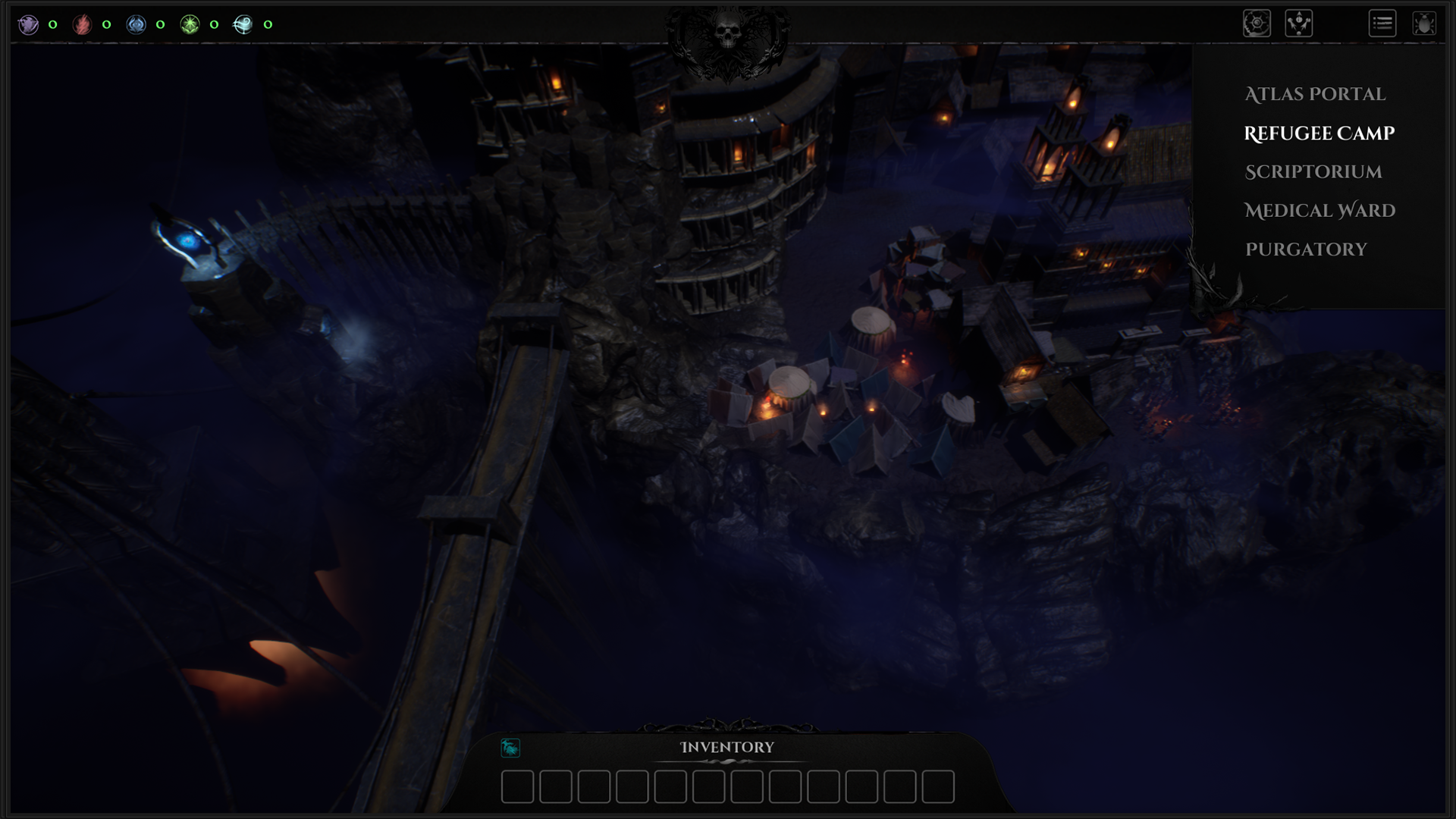Select the Refugee Camp entry

click(x=1319, y=133)
